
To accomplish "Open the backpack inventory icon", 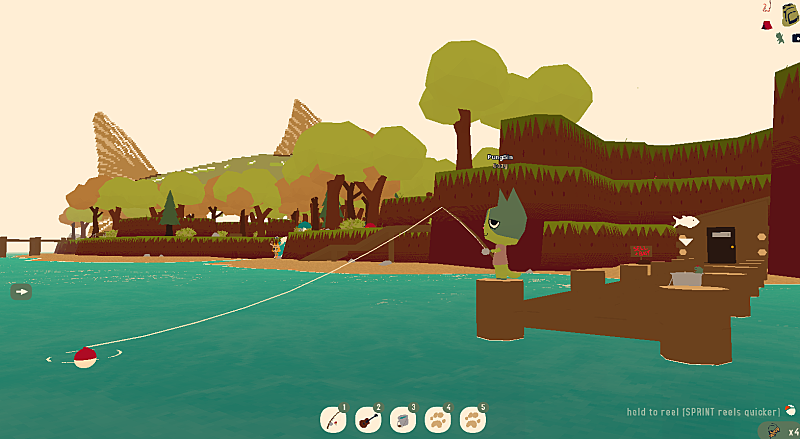I will coord(791,15).
